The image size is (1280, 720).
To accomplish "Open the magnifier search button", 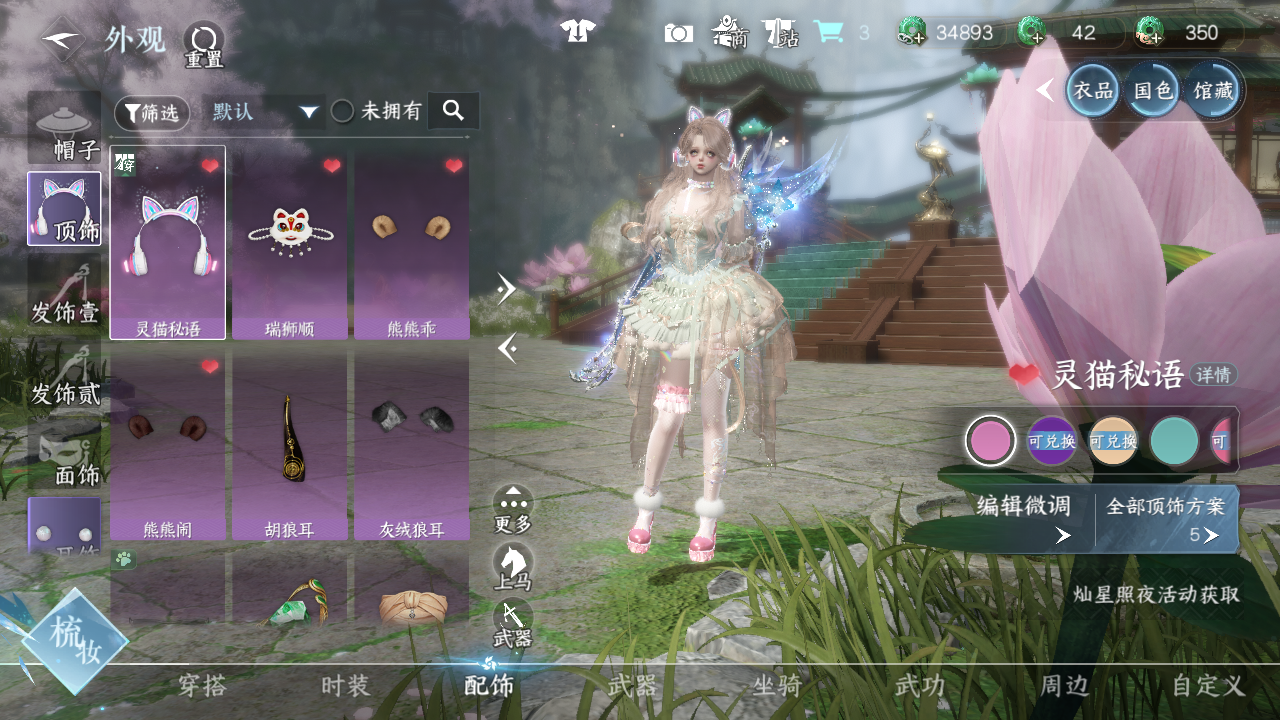I will coord(453,111).
